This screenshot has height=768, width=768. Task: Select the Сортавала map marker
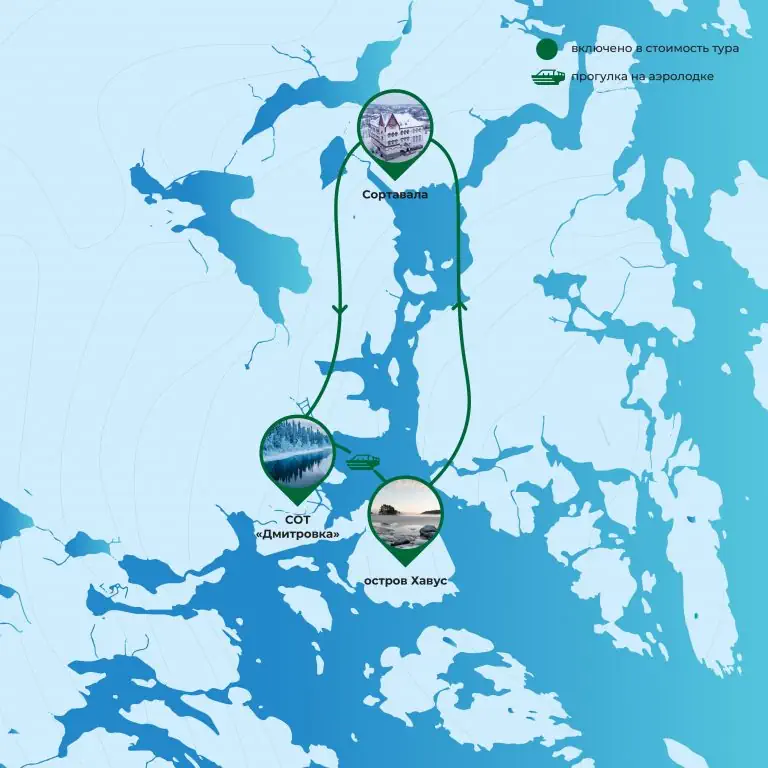click(397, 131)
